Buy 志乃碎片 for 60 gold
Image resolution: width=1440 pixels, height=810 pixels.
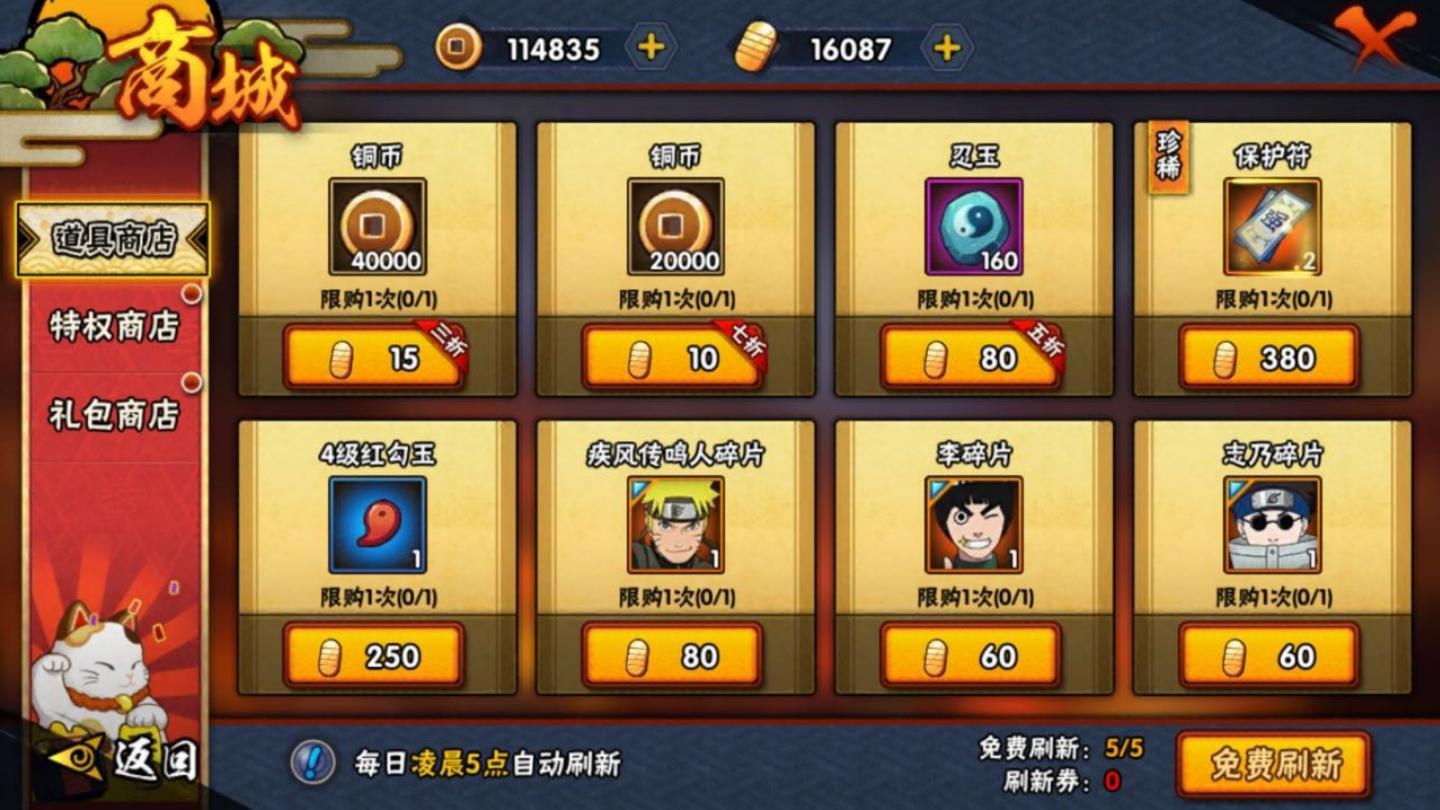pos(1269,656)
